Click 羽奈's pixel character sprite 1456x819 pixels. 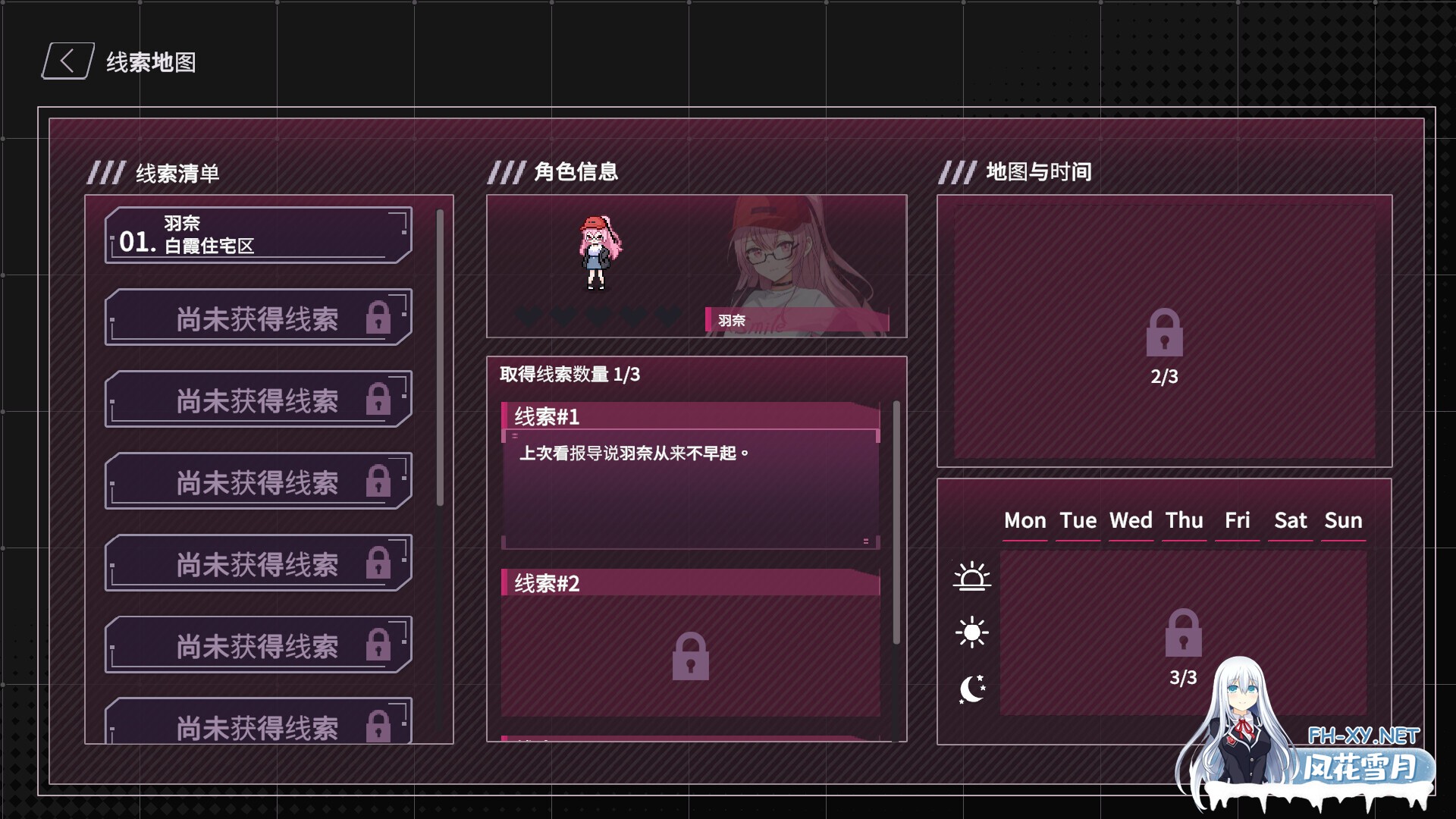598,254
